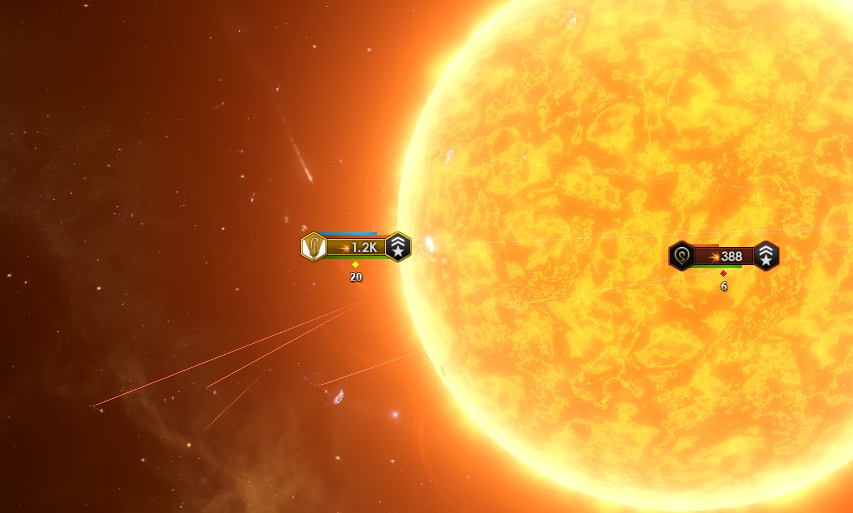Select the fleet marker showing 1.2K power
This screenshot has width=853, height=513.
[357, 247]
